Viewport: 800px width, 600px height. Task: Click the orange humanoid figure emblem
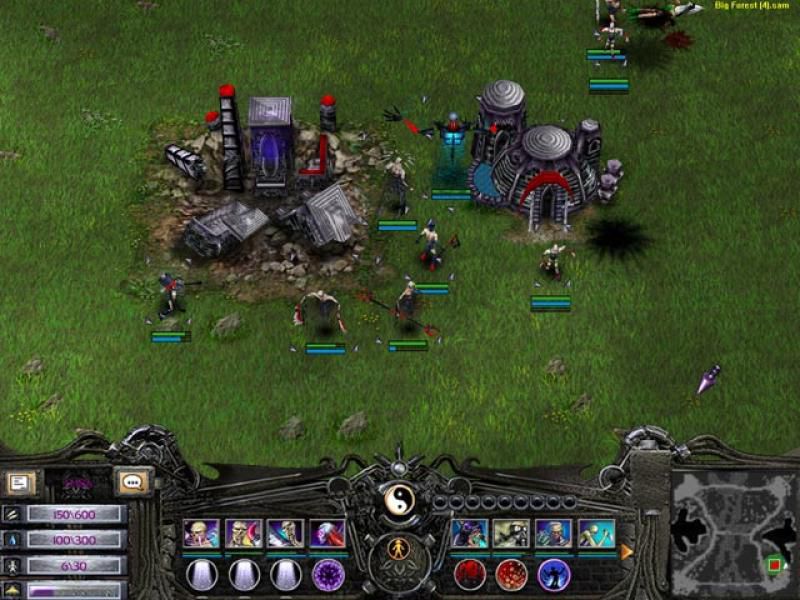point(399,548)
